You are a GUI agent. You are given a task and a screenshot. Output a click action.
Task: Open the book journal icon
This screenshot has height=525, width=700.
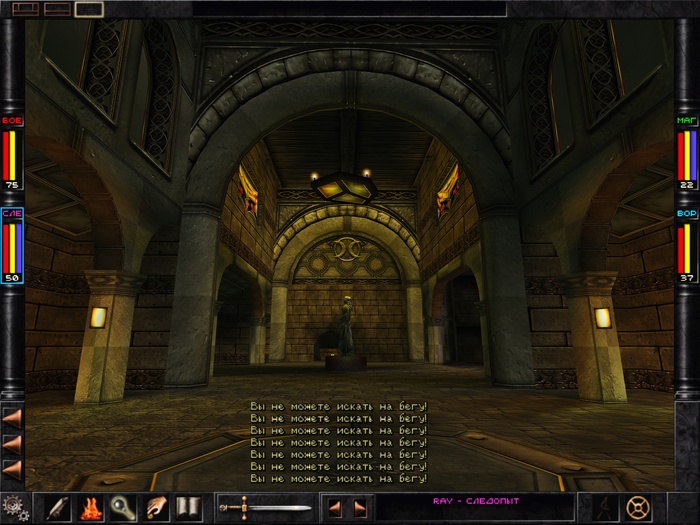tap(188, 508)
